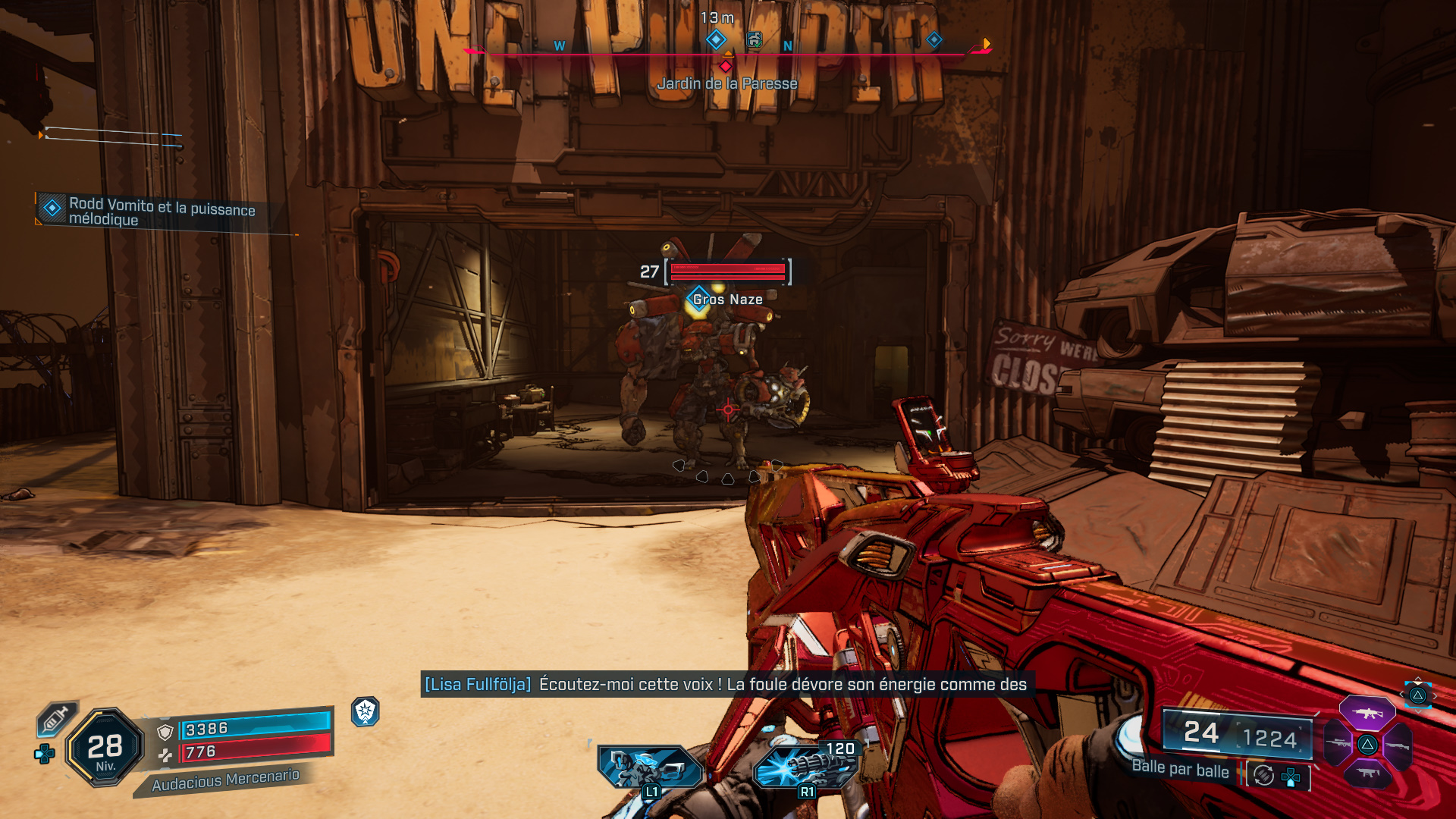Click the triangle weapon-swap icon in the wheel center
Viewport: 1456px width, 819px height.
(x=1367, y=745)
